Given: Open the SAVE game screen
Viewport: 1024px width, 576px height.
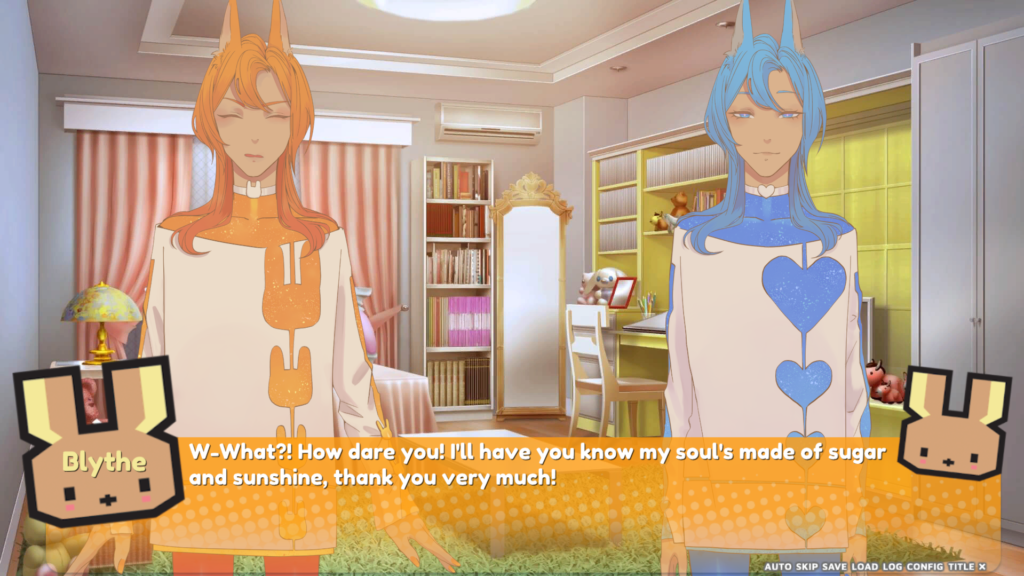Looking at the screenshot, I should (834, 567).
